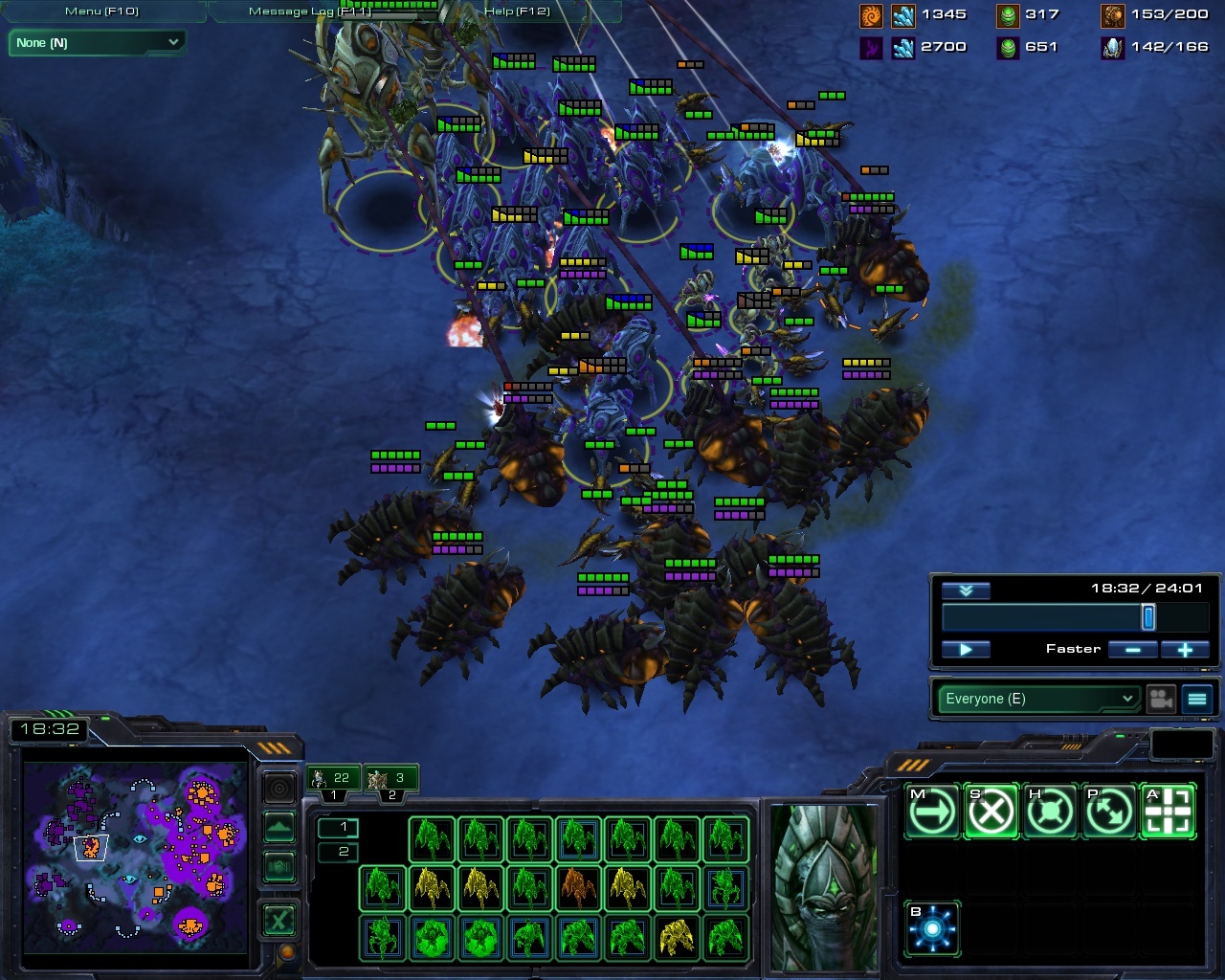The width and height of the screenshot is (1225, 980).
Task: Open the Menu (F10)
Action: coord(100,11)
